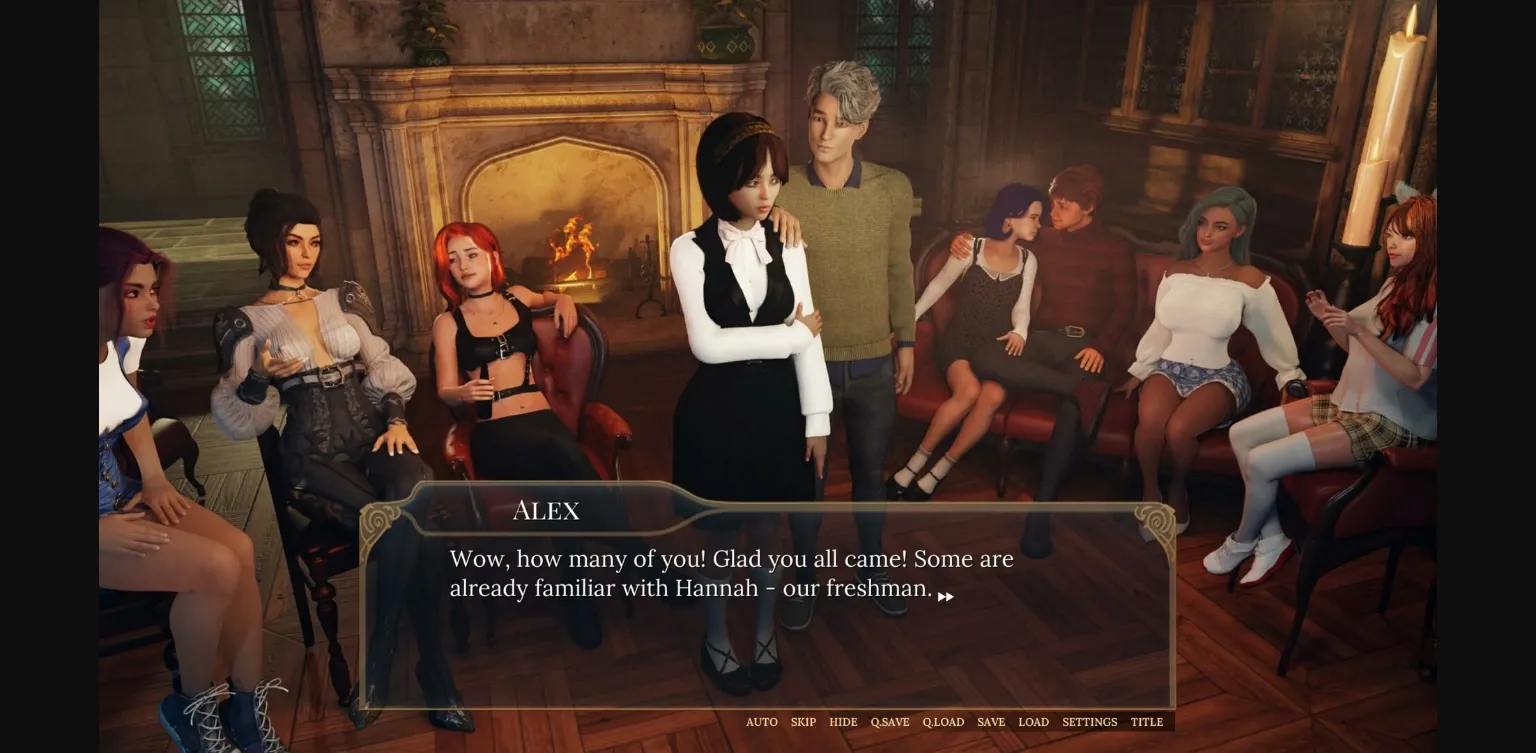Return to the Title screen

pyautogui.click(x=1146, y=722)
